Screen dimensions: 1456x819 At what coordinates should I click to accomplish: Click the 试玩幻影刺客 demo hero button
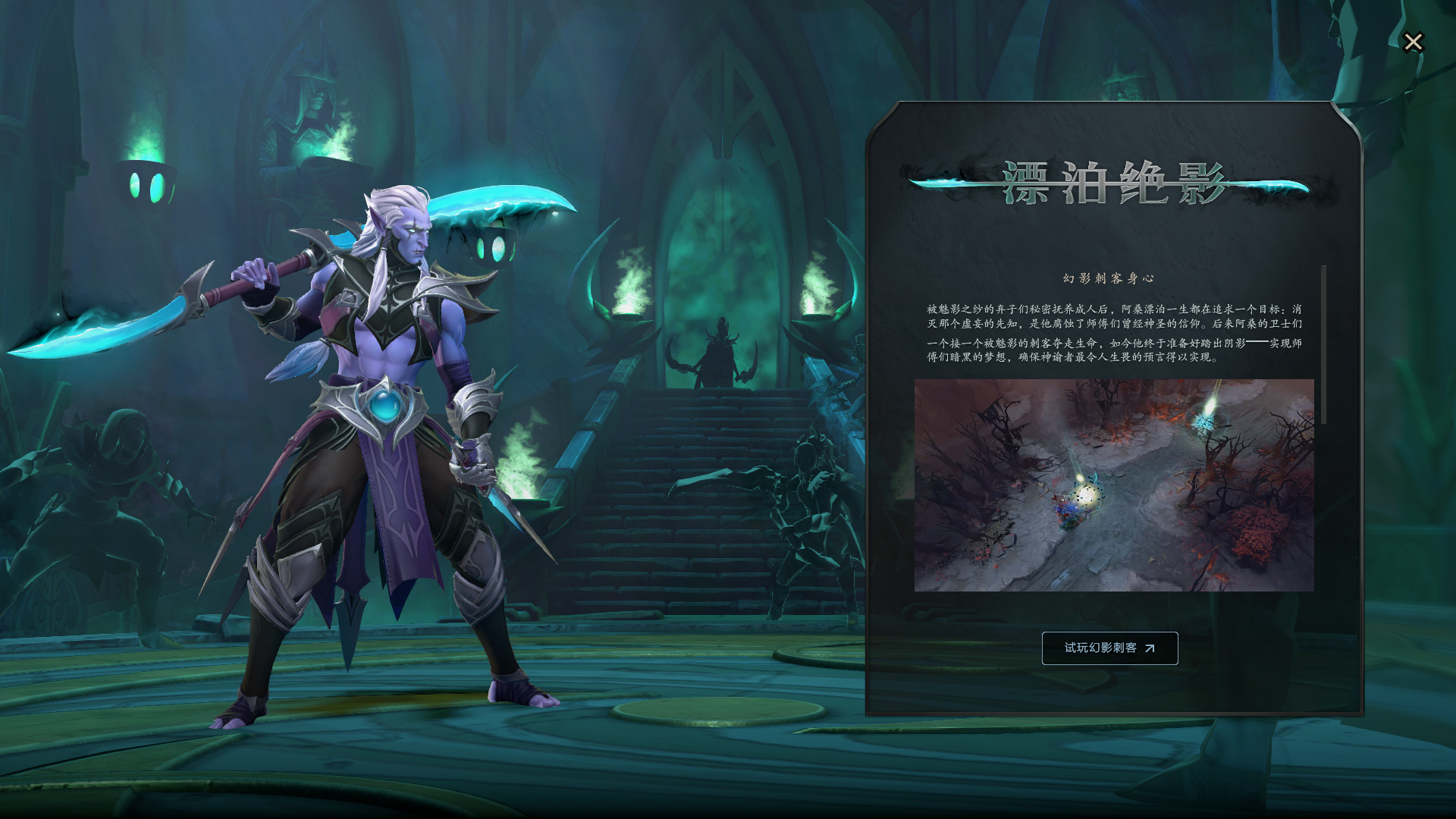pyautogui.click(x=1109, y=648)
